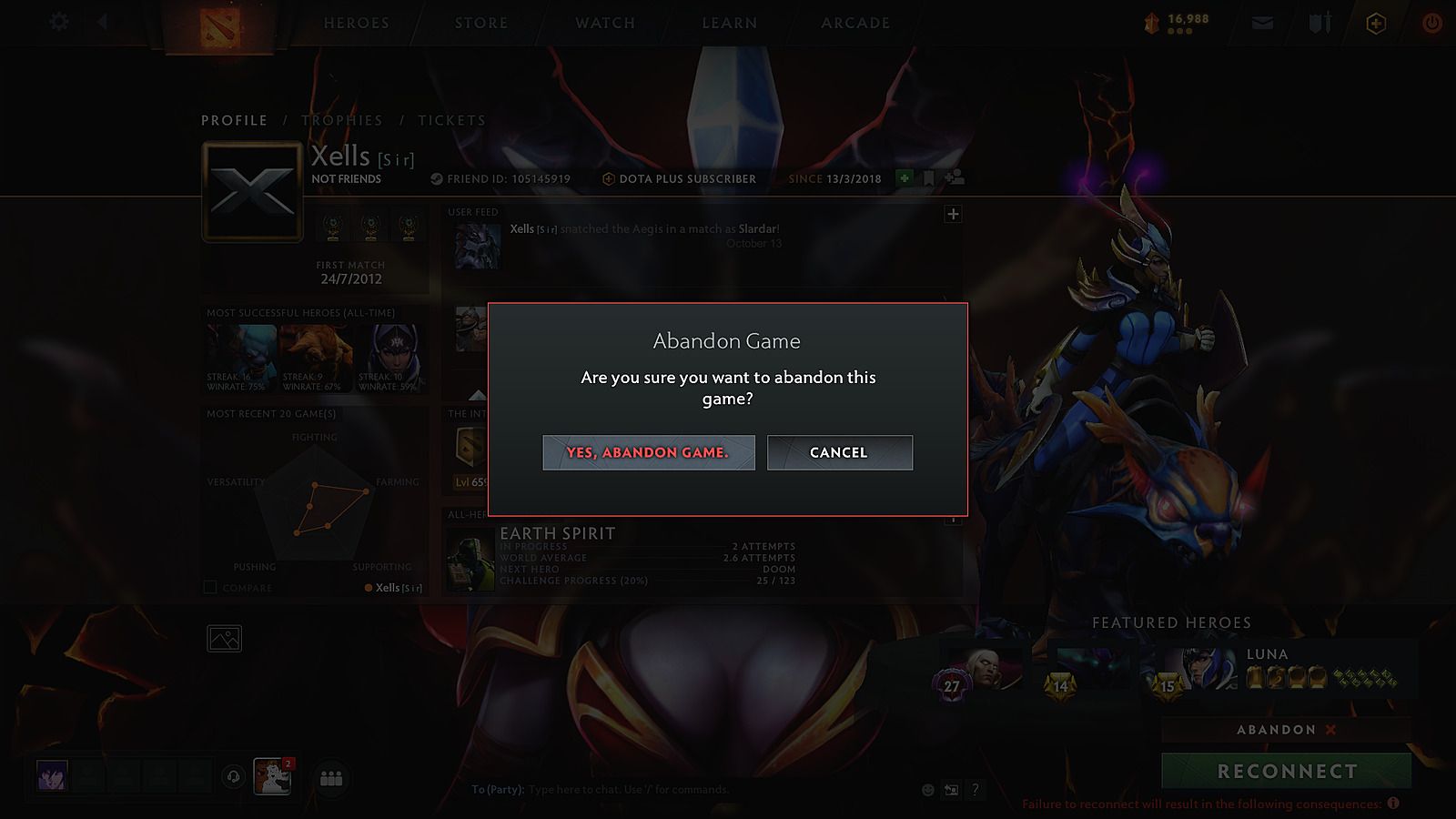Click the RECONNECT button

(1285, 770)
